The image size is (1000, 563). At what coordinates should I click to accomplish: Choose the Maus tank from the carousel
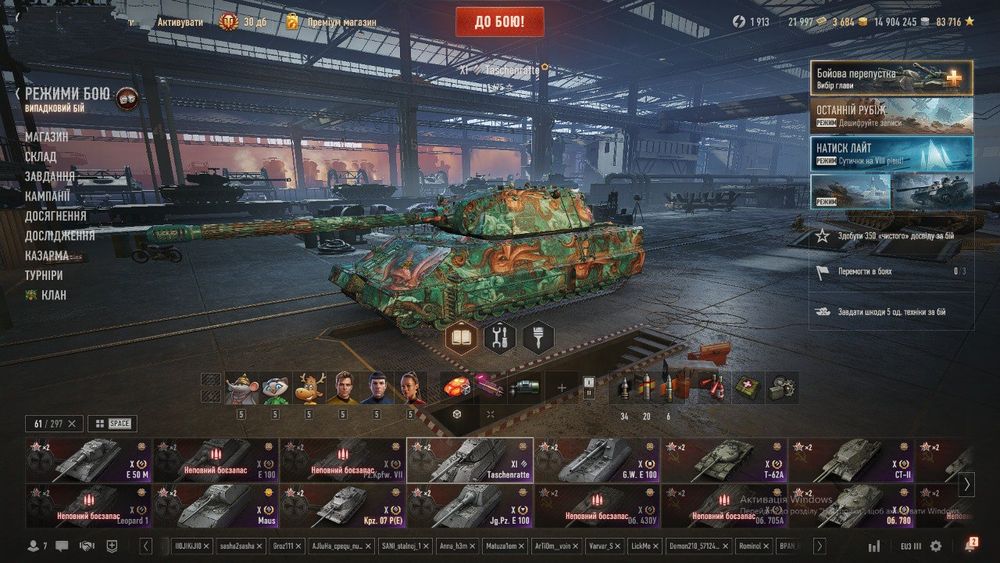(215, 505)
